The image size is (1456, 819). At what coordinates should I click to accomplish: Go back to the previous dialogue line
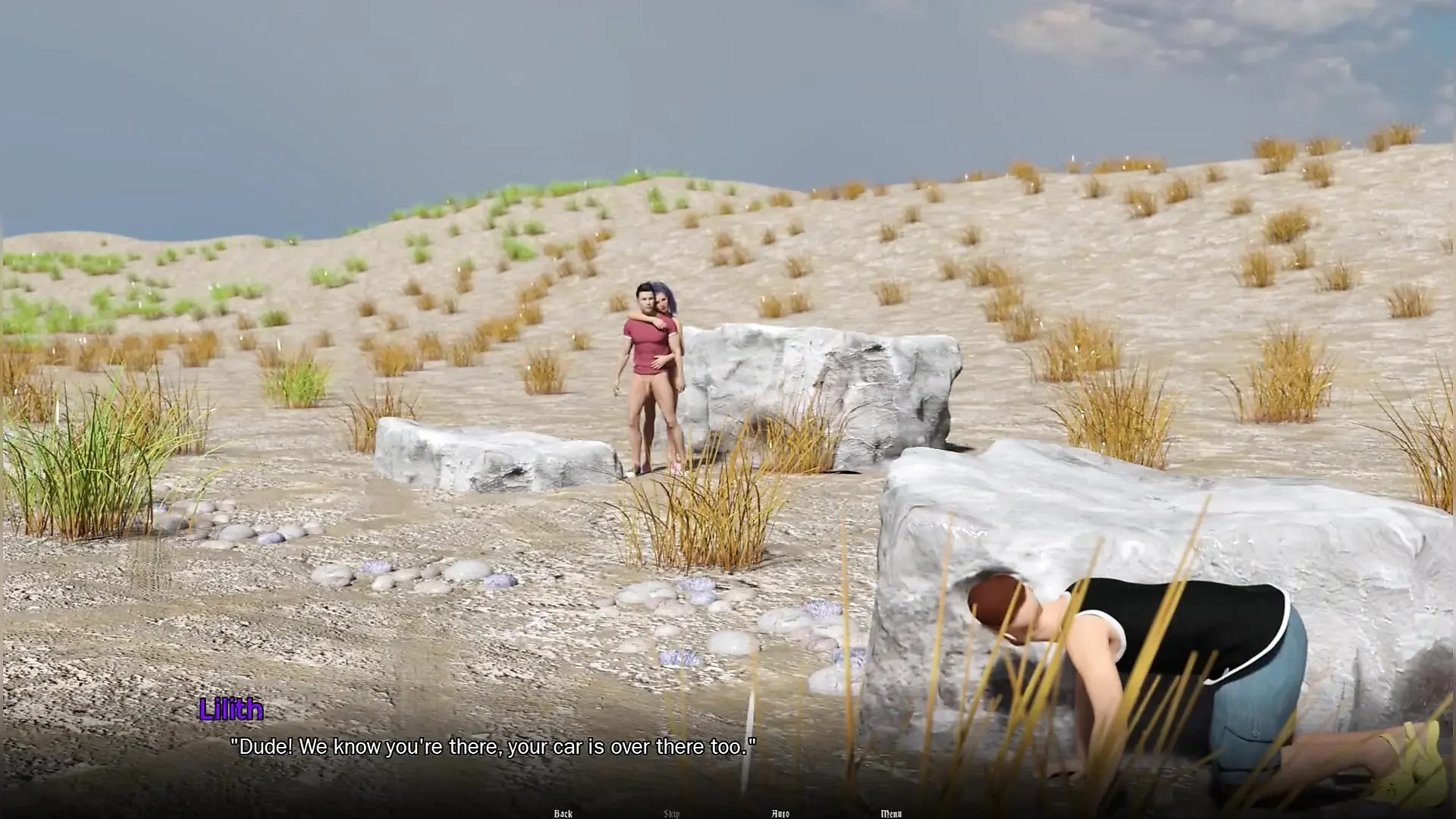pos(563,814)
